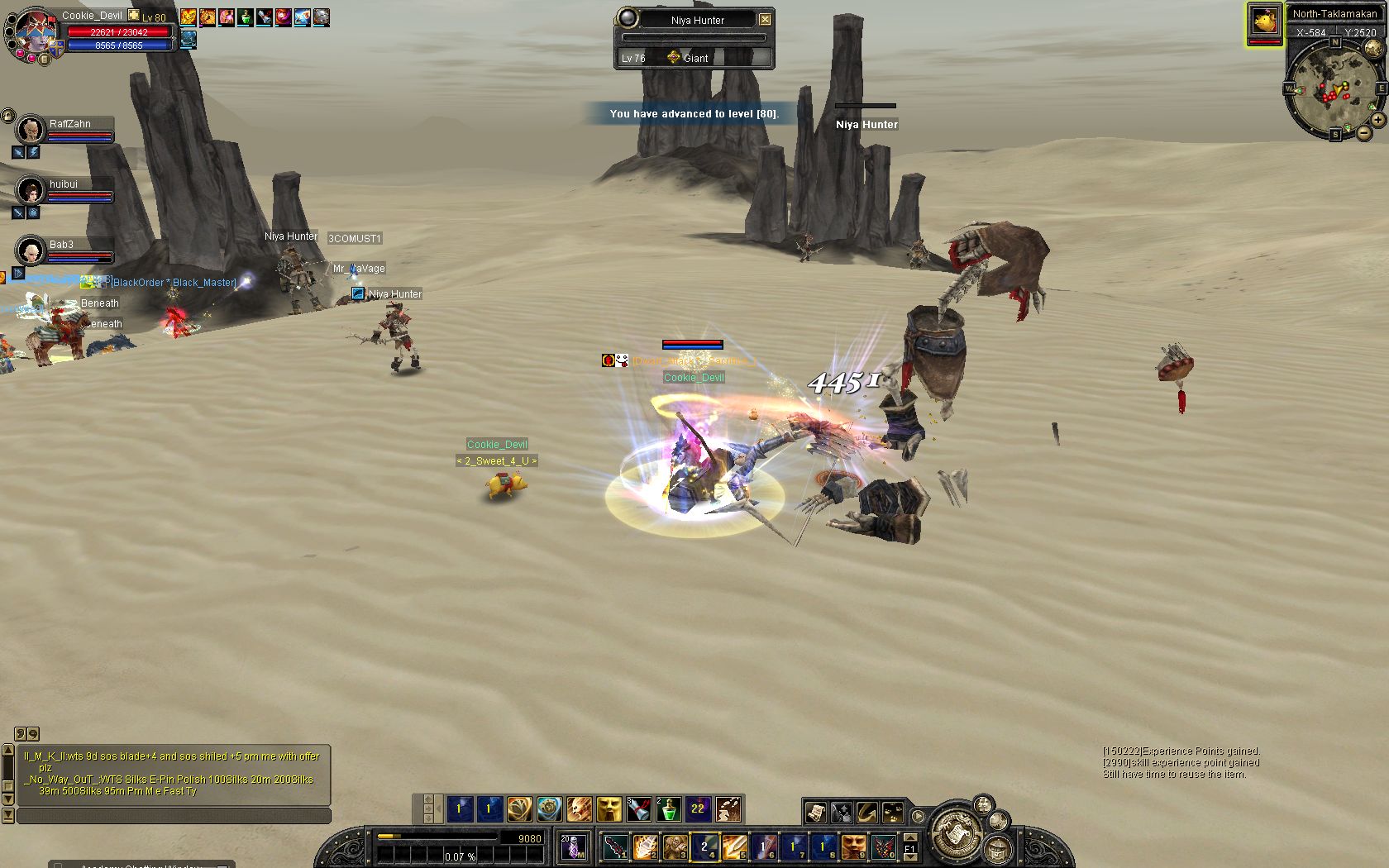Use the green potion in the upper hotbar
1389x868 pixels.
(668, 809)
